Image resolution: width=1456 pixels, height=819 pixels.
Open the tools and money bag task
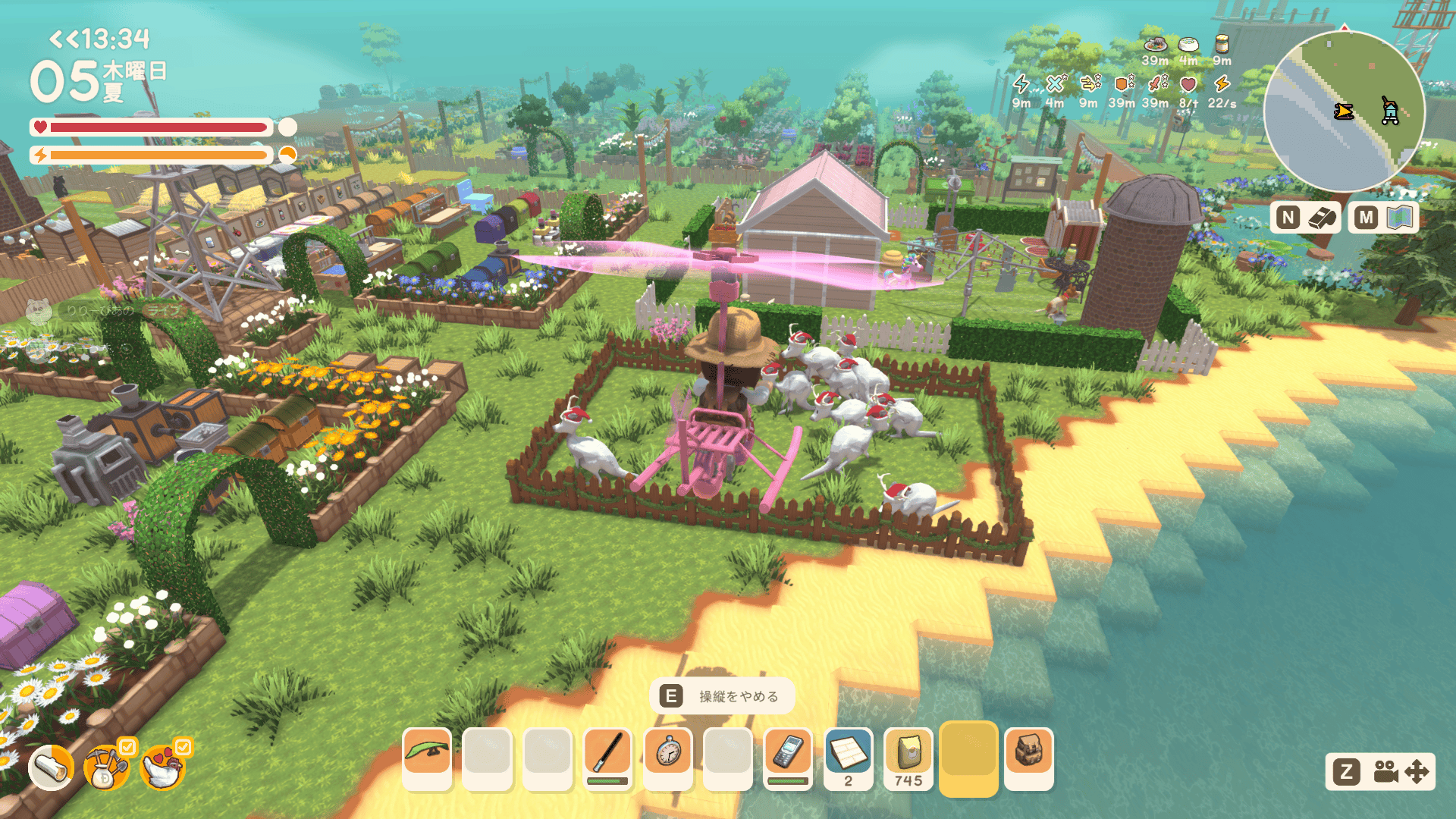[107, 768]
